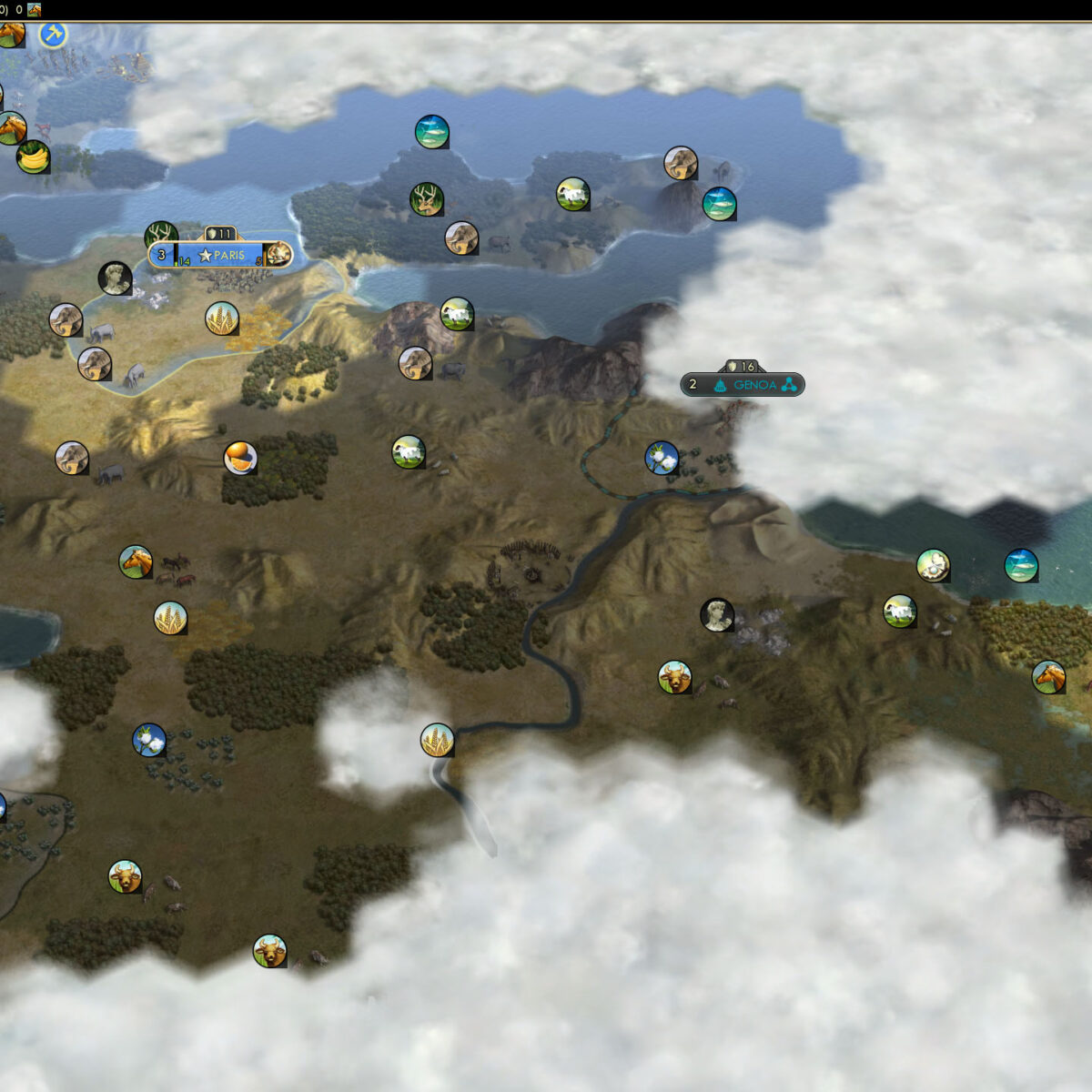This screenshot has height=1092, width=1092.
Task: Select the blue hammer unit flag
Action: click(54, 35)
